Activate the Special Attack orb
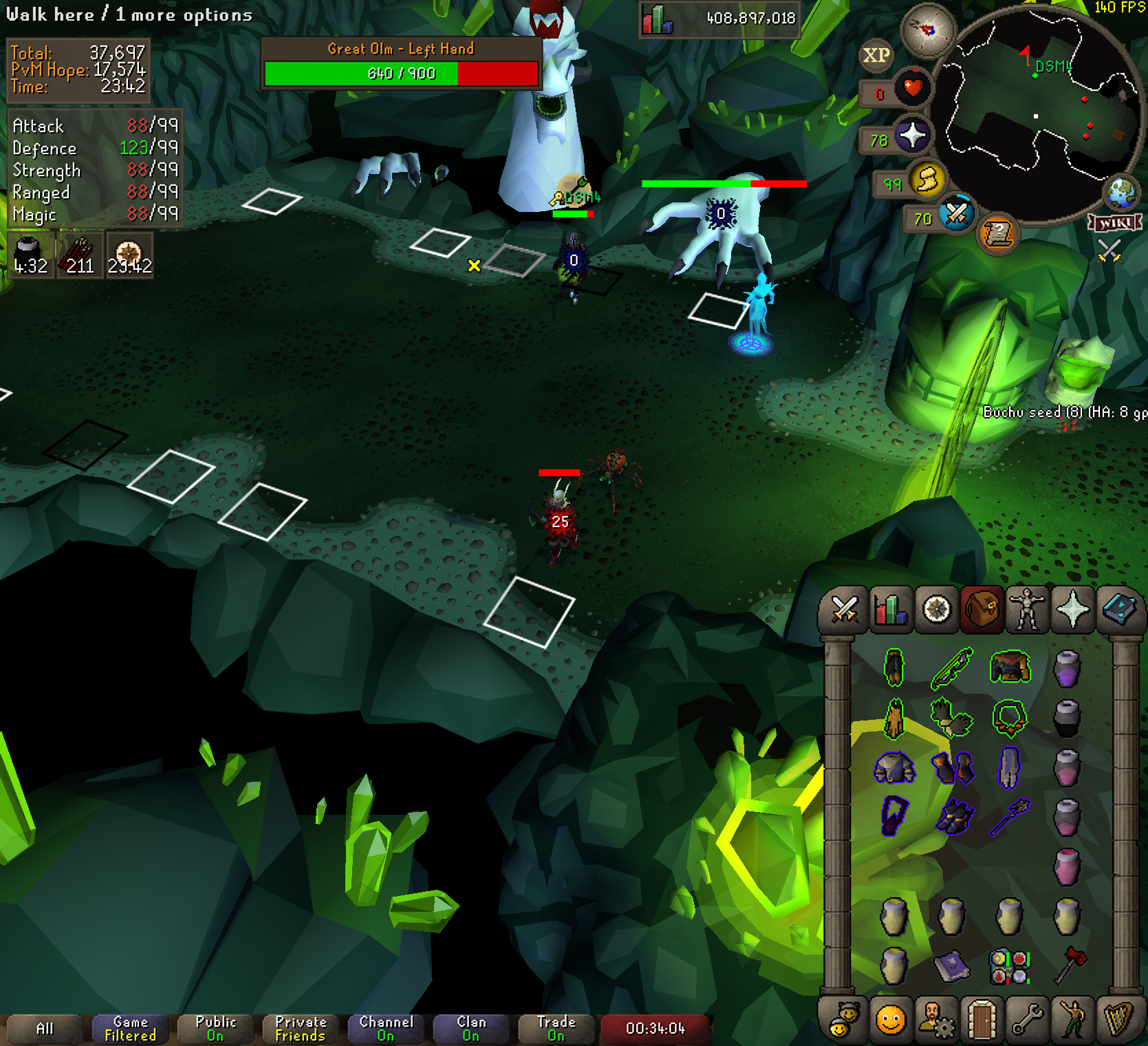The image size is (1148, 1046). [x=956, y=215]
